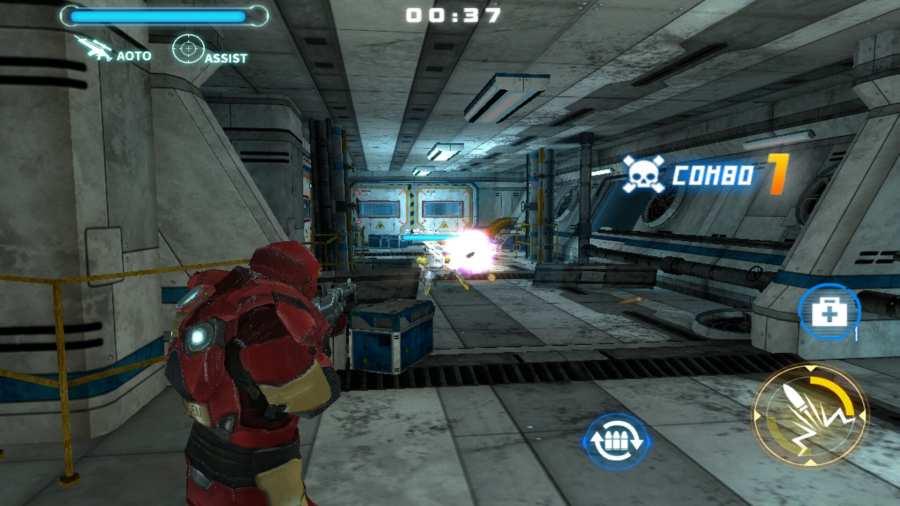The width and height of the screenshot is (900, 506).
Task: Fire weapon with the bullet button
Action: (x=809, y=416)
